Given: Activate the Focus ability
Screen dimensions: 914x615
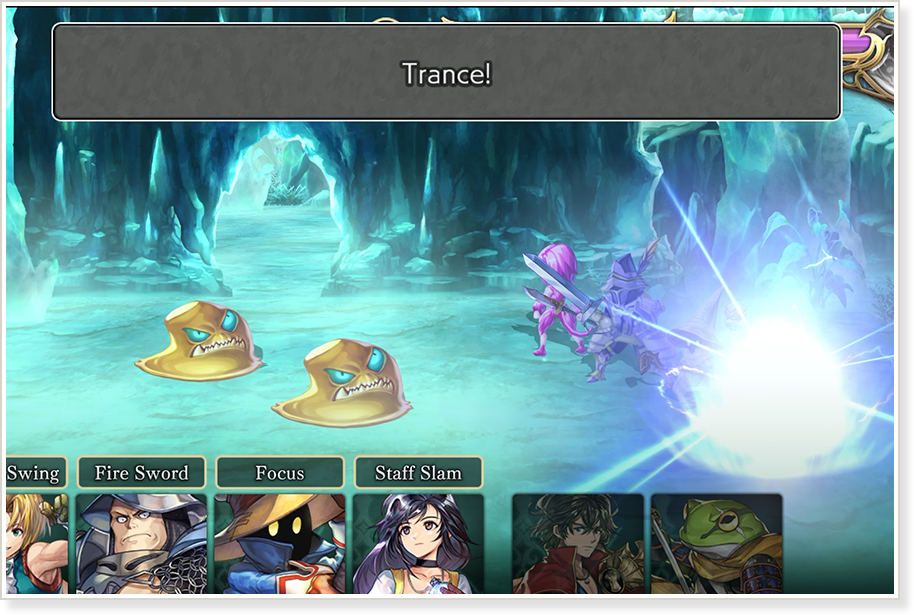Looking at the screenshot, I should click(280, 473).
